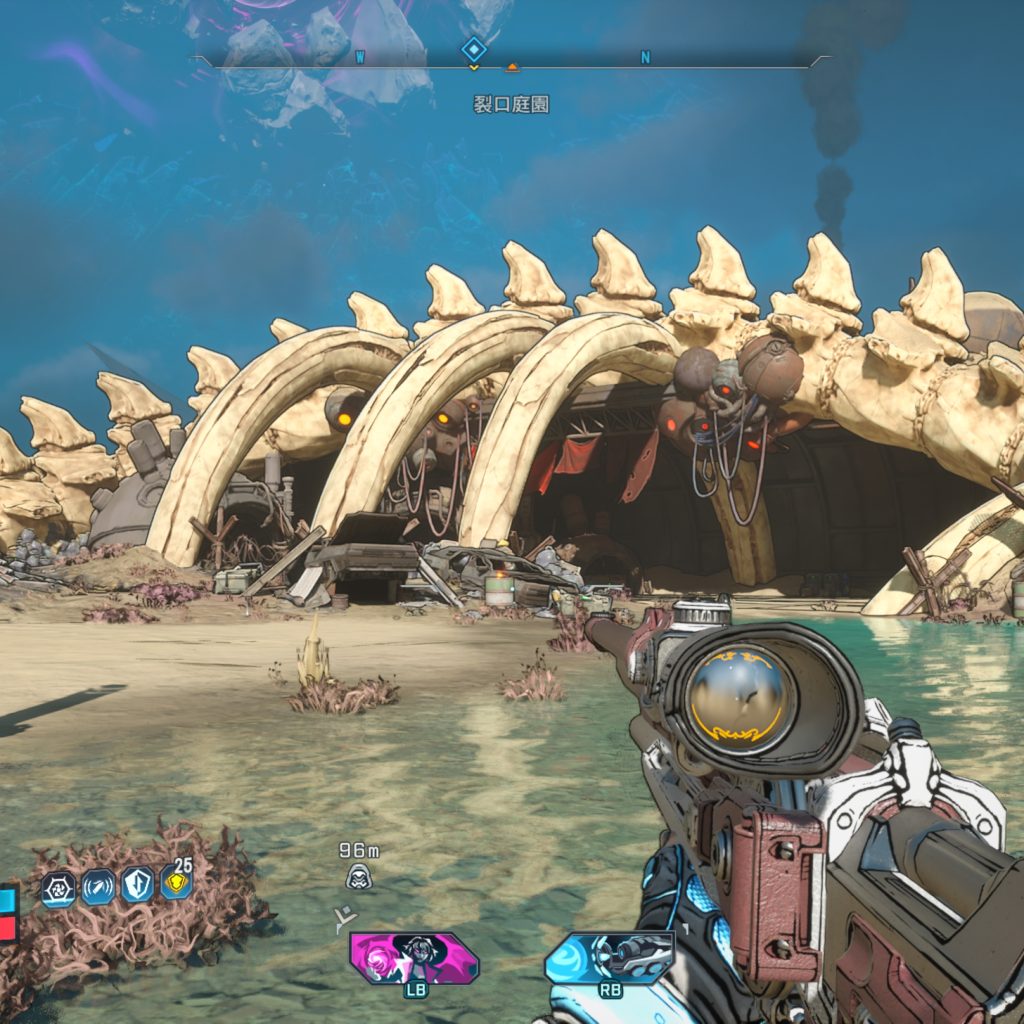Viewport: 1024px width, 1024px height.
Task: Select the shield buff icon
Action: coord(137,886)
